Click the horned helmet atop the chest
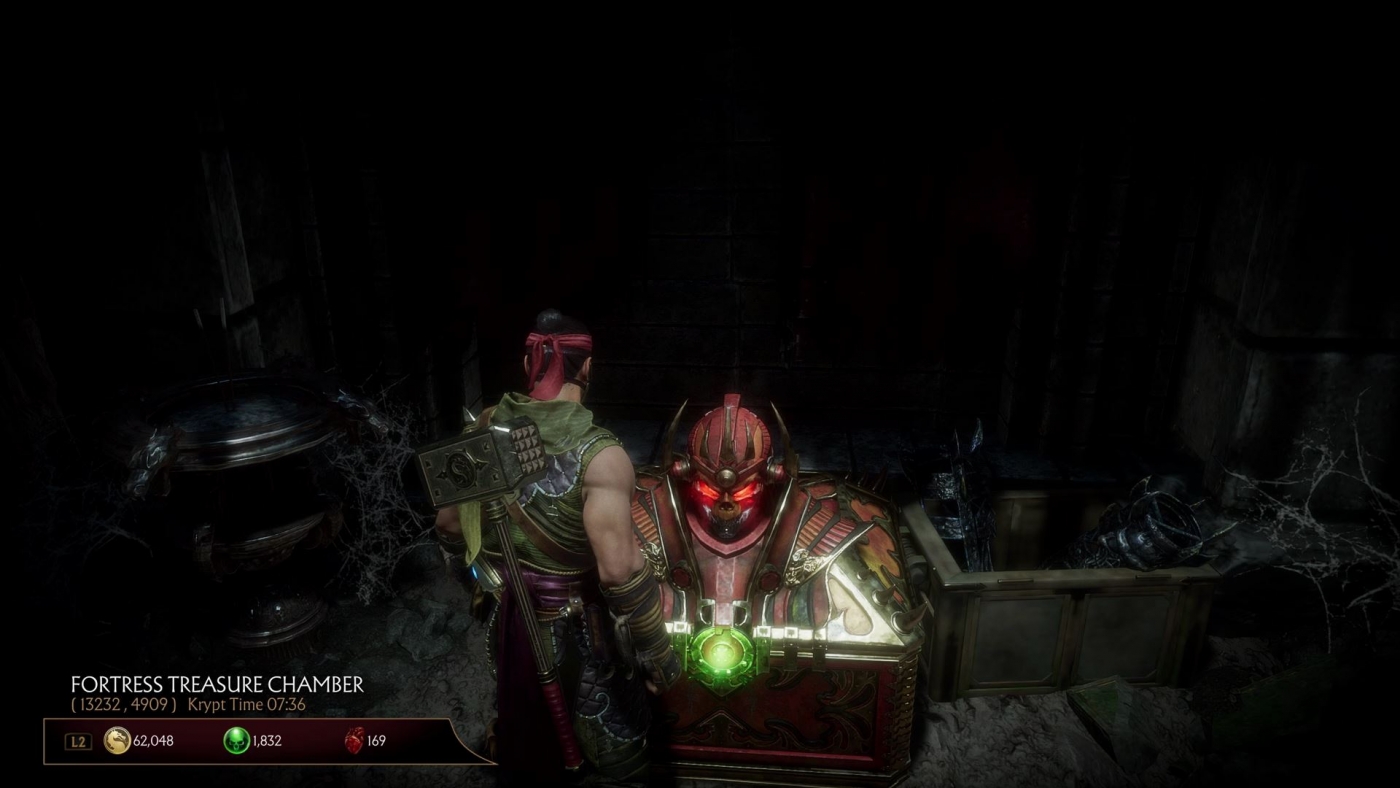1400x788 pixels. (x=731, y=432)
